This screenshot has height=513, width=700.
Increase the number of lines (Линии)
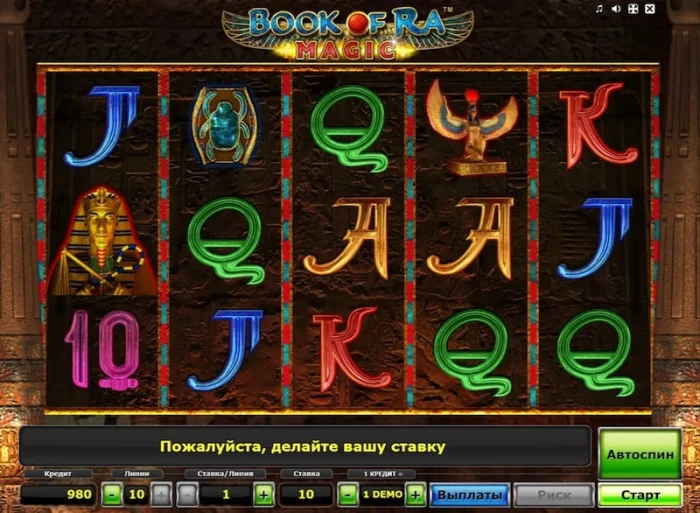(164, 494)
